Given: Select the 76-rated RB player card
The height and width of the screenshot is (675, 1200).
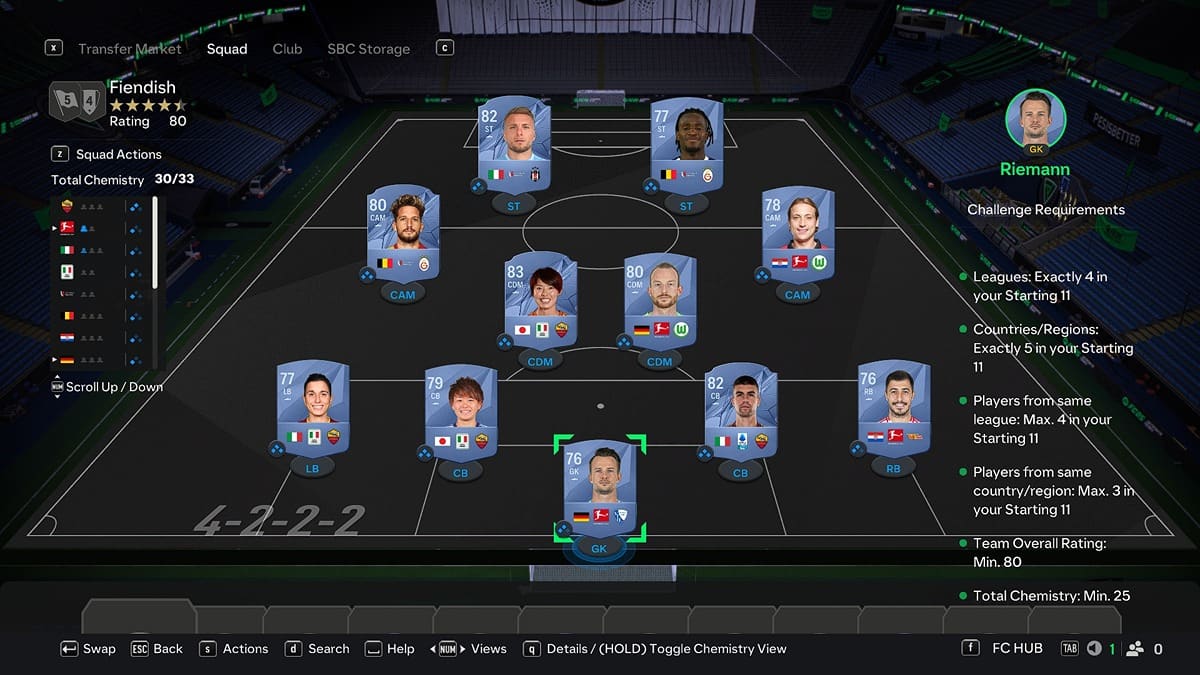Looking at the screenshot, I should [894, 407].
